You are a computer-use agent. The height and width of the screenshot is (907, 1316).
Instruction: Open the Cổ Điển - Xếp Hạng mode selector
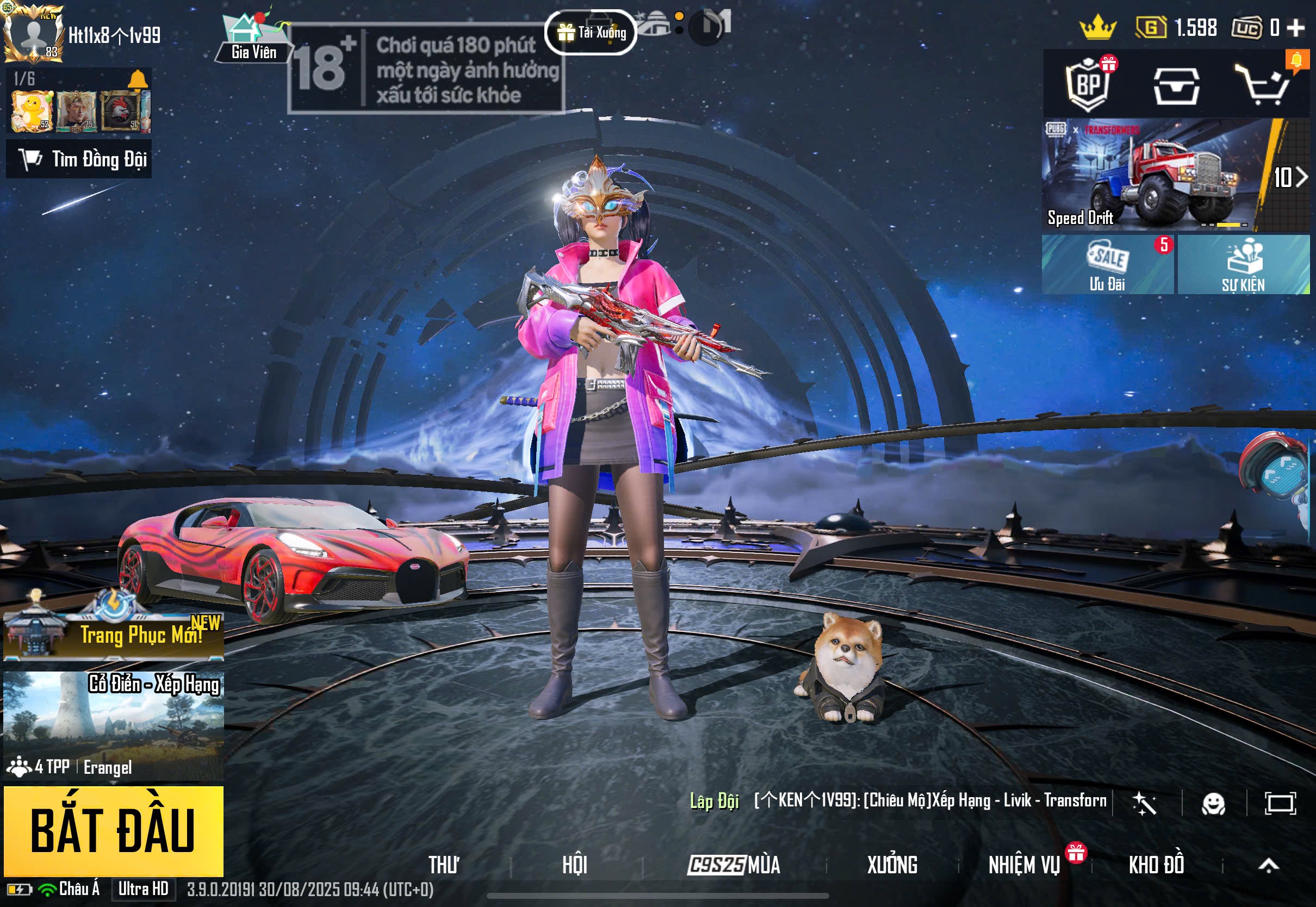point(113,725)
